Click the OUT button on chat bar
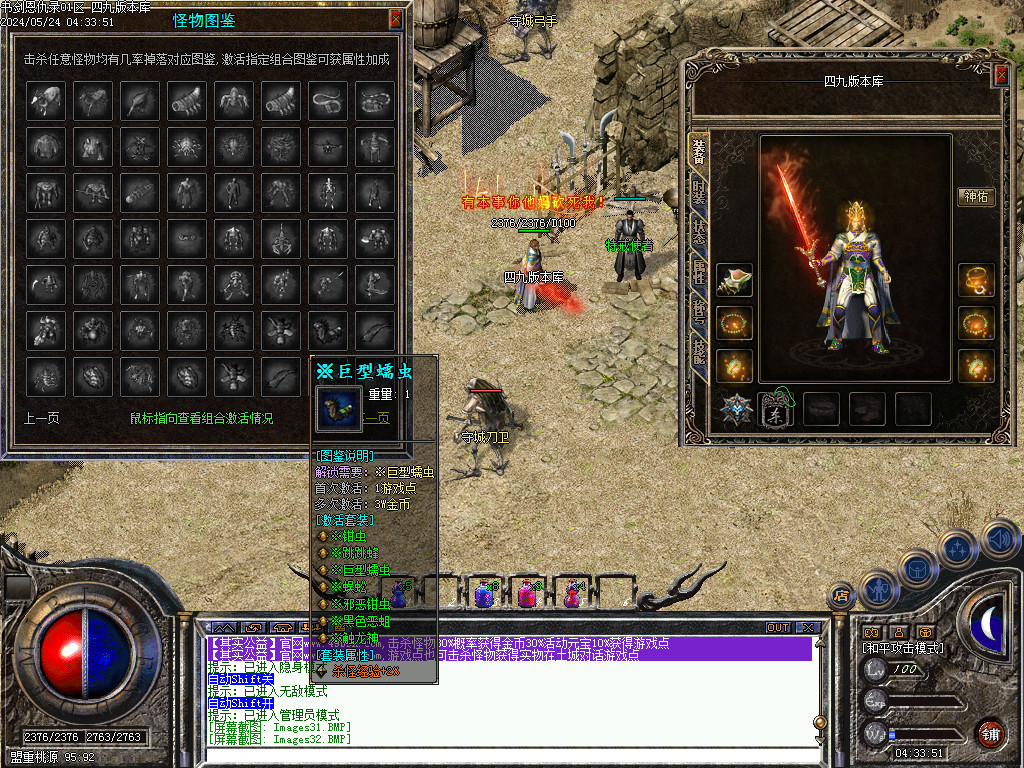The image size is (1024, 768). [x=777, y=627]
